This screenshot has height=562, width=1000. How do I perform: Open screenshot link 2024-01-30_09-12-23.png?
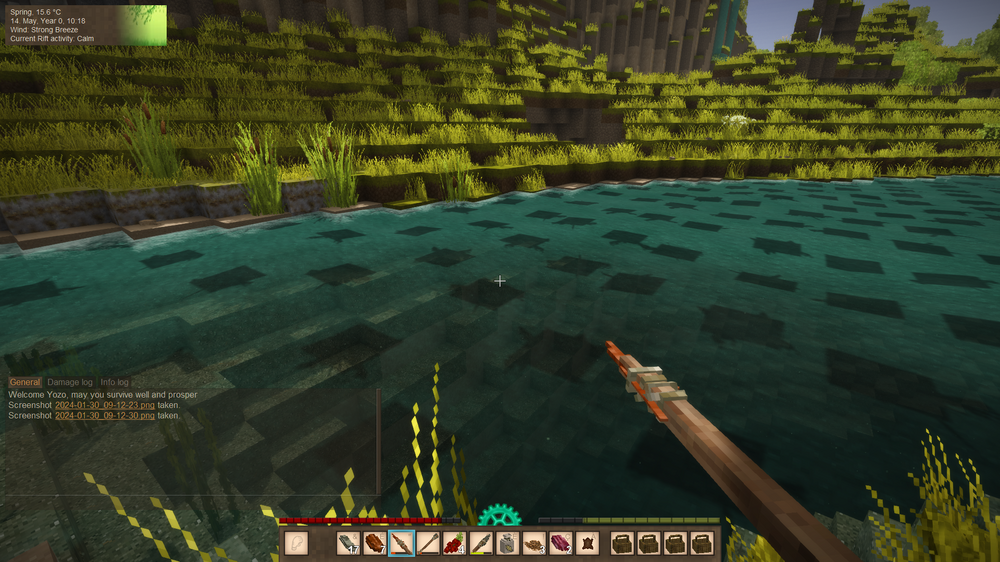tap(104, 405)
